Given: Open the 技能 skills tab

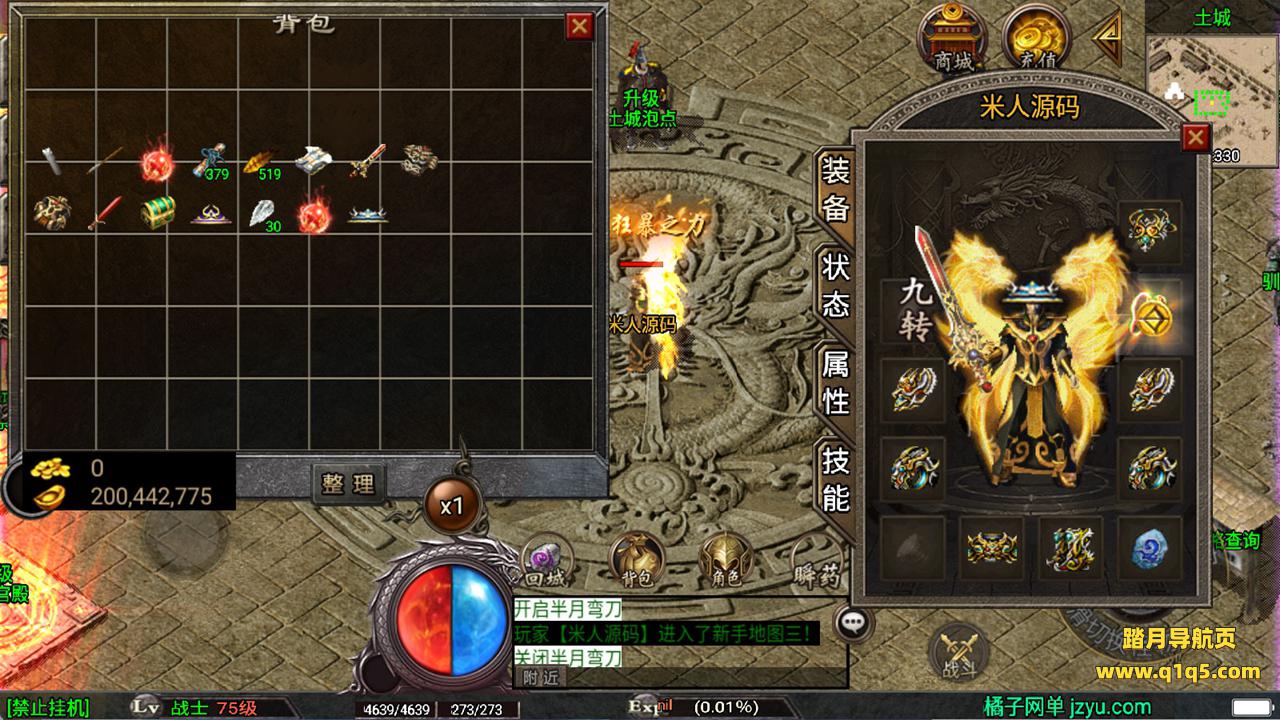Looking at the screenshot, I should 835,478.
